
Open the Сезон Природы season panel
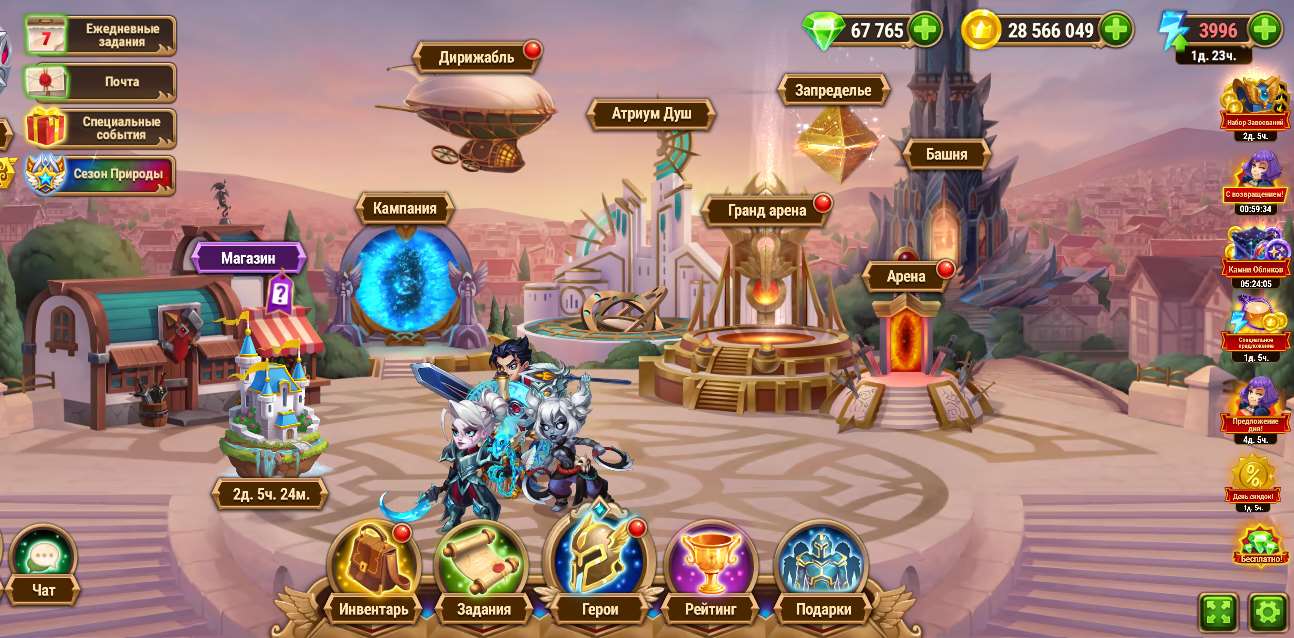point(100,174)
